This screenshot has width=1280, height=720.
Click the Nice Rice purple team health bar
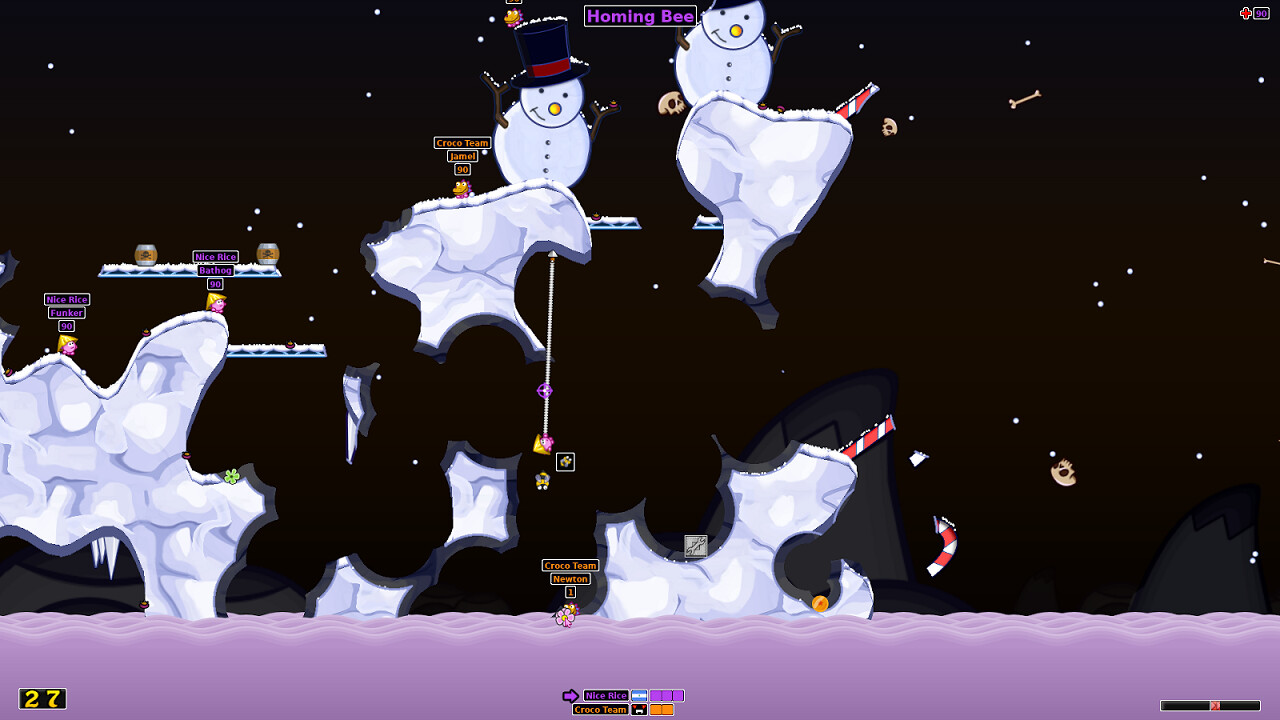(666, 694)
